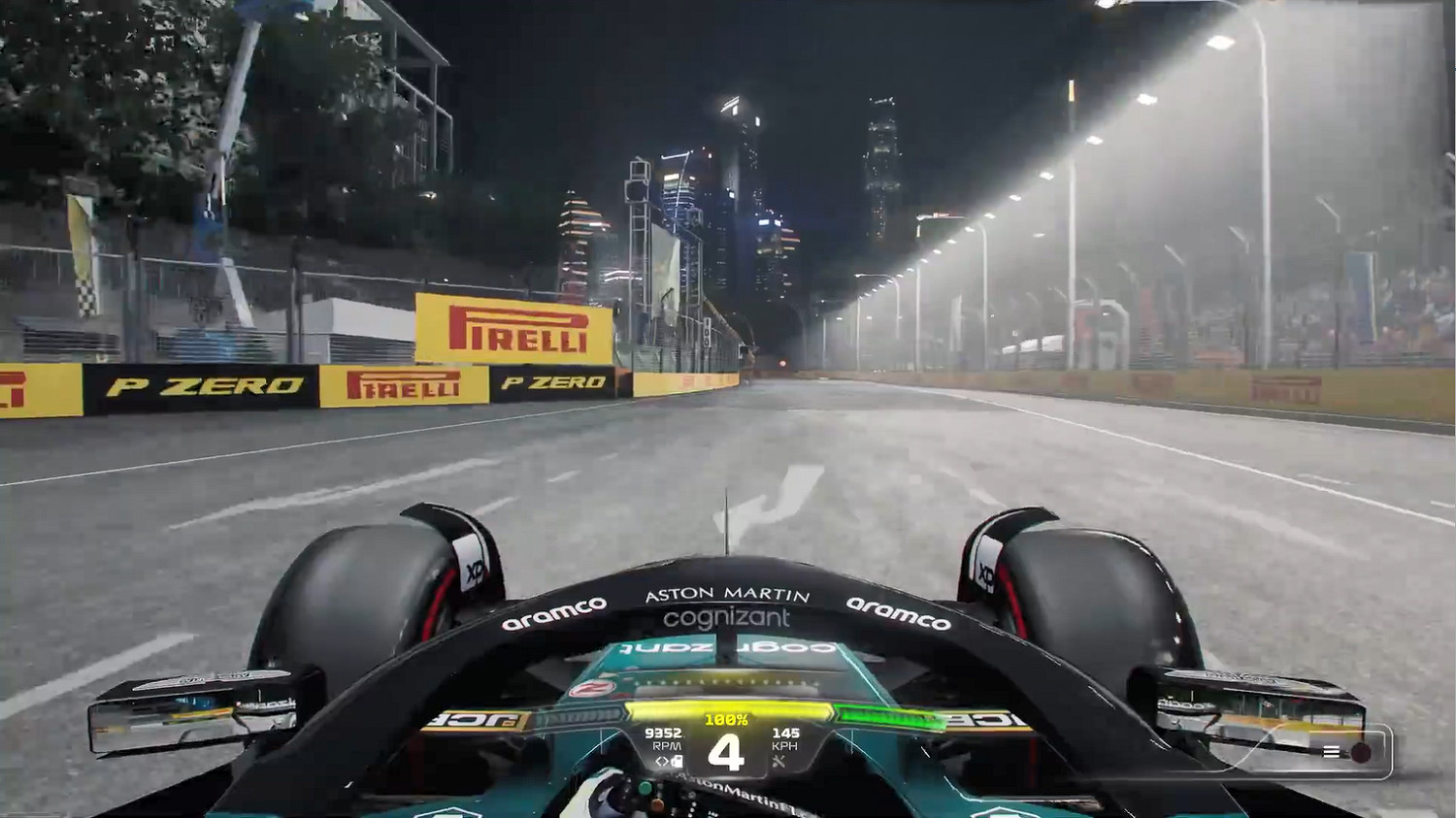Viewport: 1456px width, 818px height.
Task: Open the hamburger menu at bottom right
Action: click(1332, 750)
